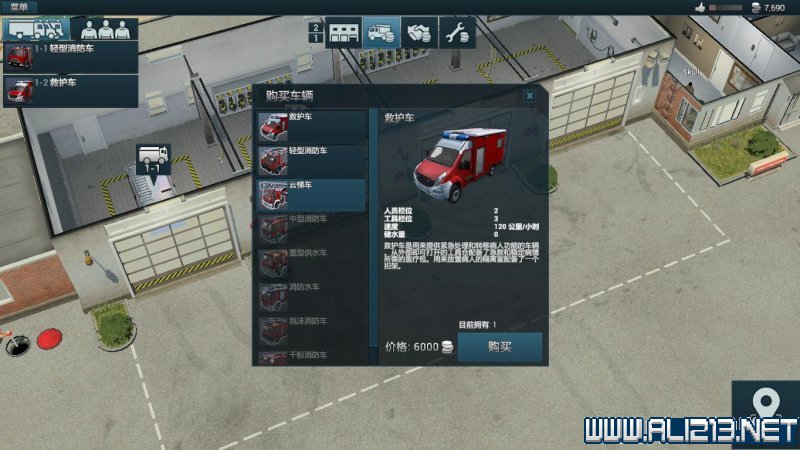
Task: Choose 云梯车 in the purchase list
Action: coord(312,195)
